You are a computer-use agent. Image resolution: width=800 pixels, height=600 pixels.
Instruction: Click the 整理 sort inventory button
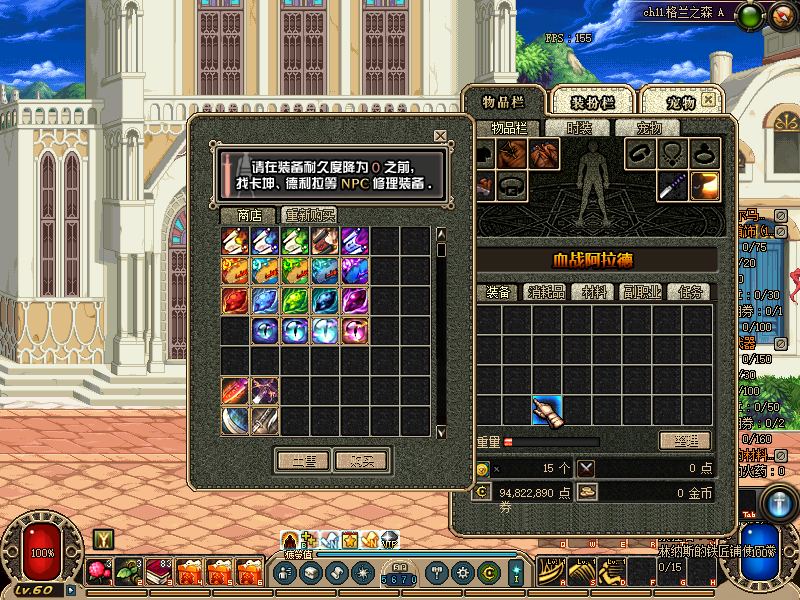coord(684,441)
